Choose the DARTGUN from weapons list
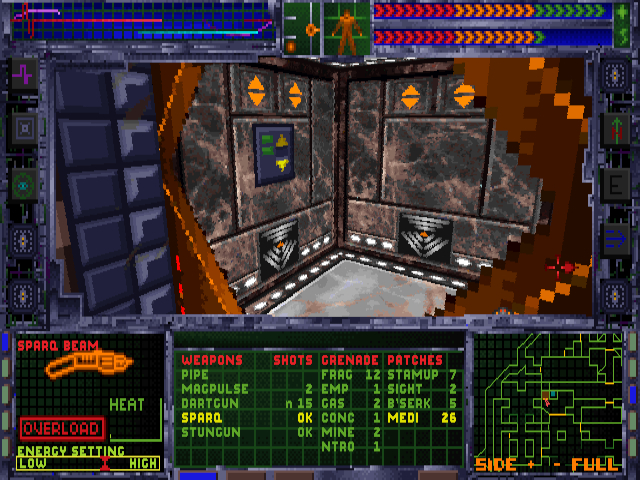Image resolution: width=640 pixels, height=480 pixels. point(205,402)
